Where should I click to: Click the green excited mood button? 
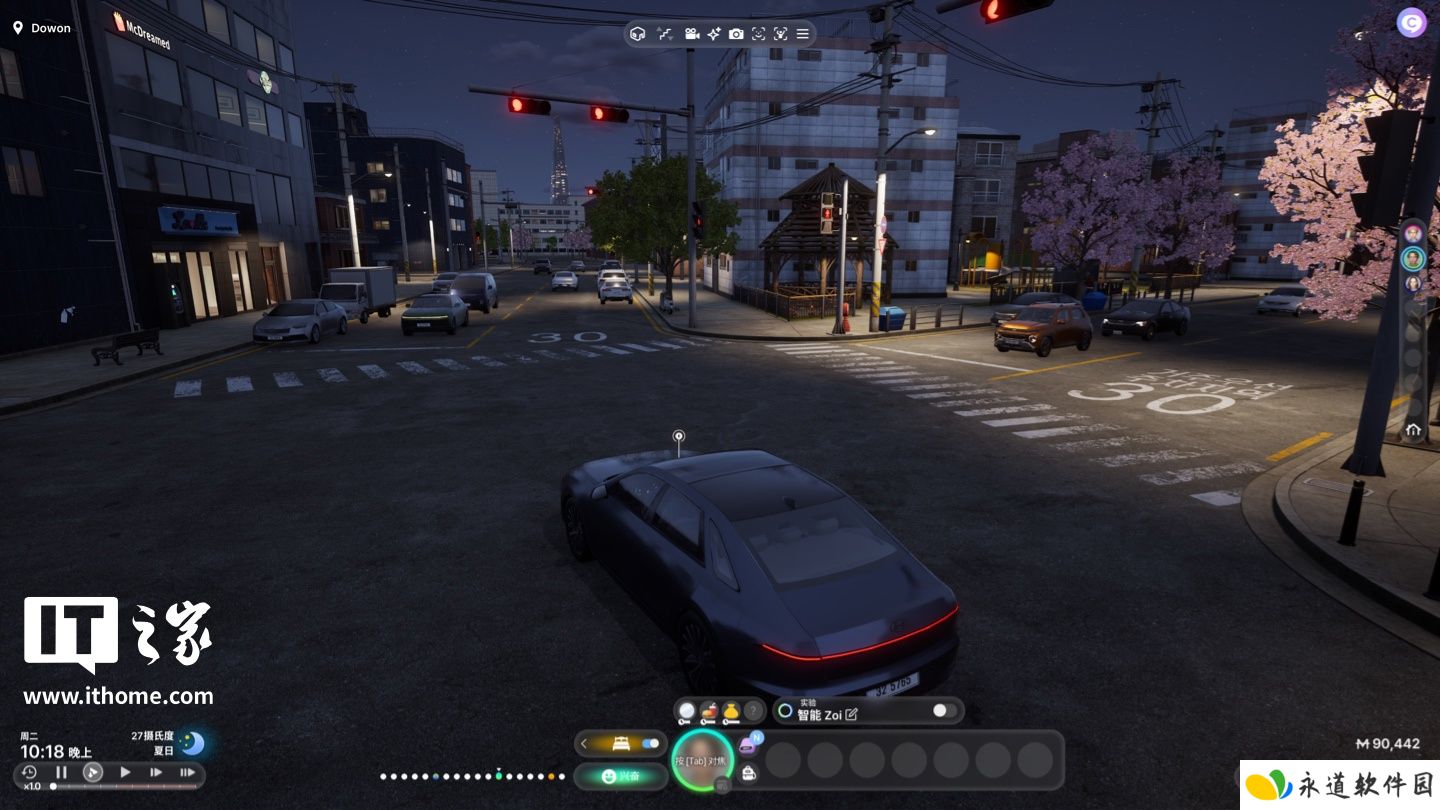[621, 775]
